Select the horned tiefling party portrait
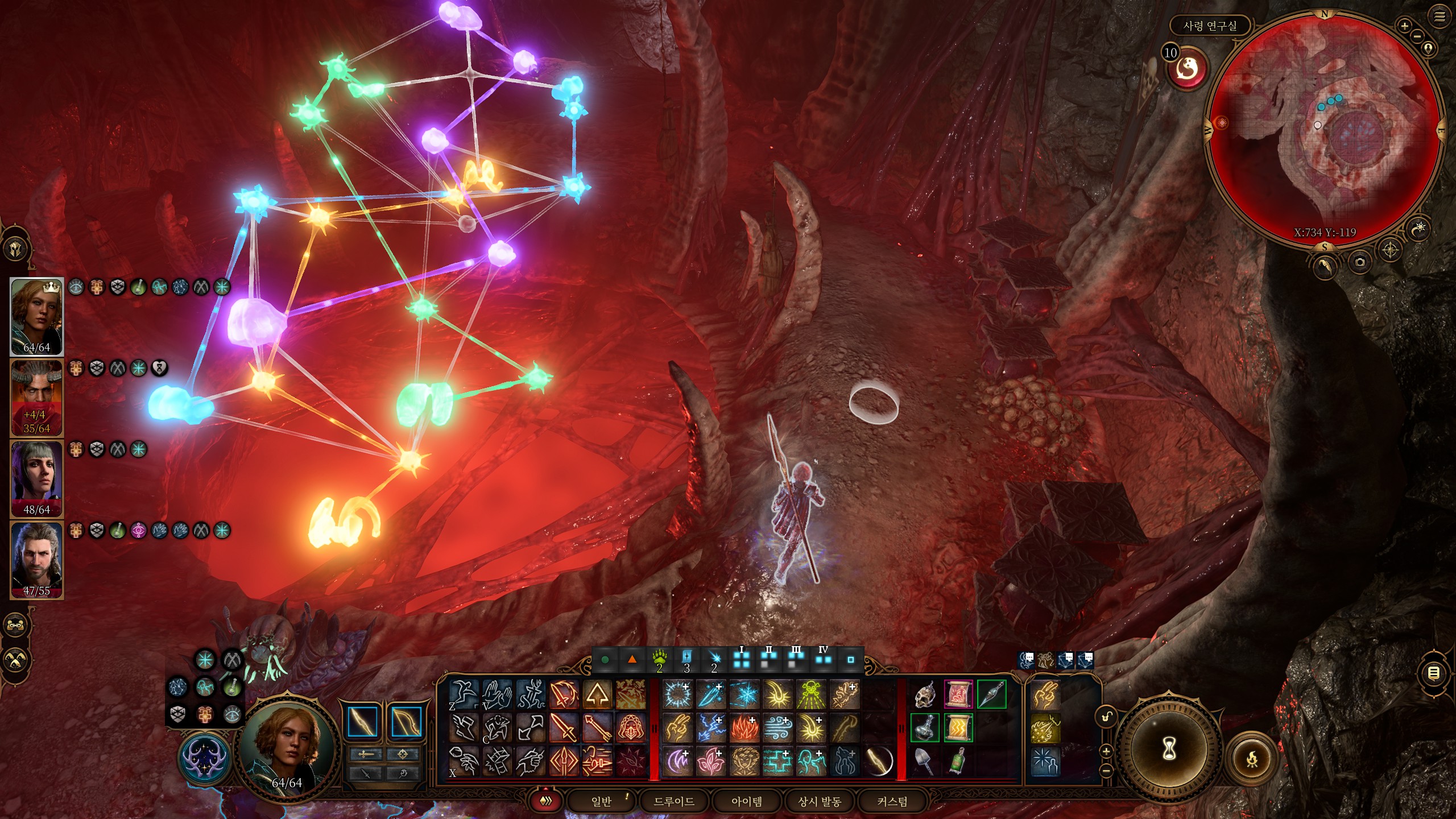Screen dimensions: 1456x819 point(36,398)
